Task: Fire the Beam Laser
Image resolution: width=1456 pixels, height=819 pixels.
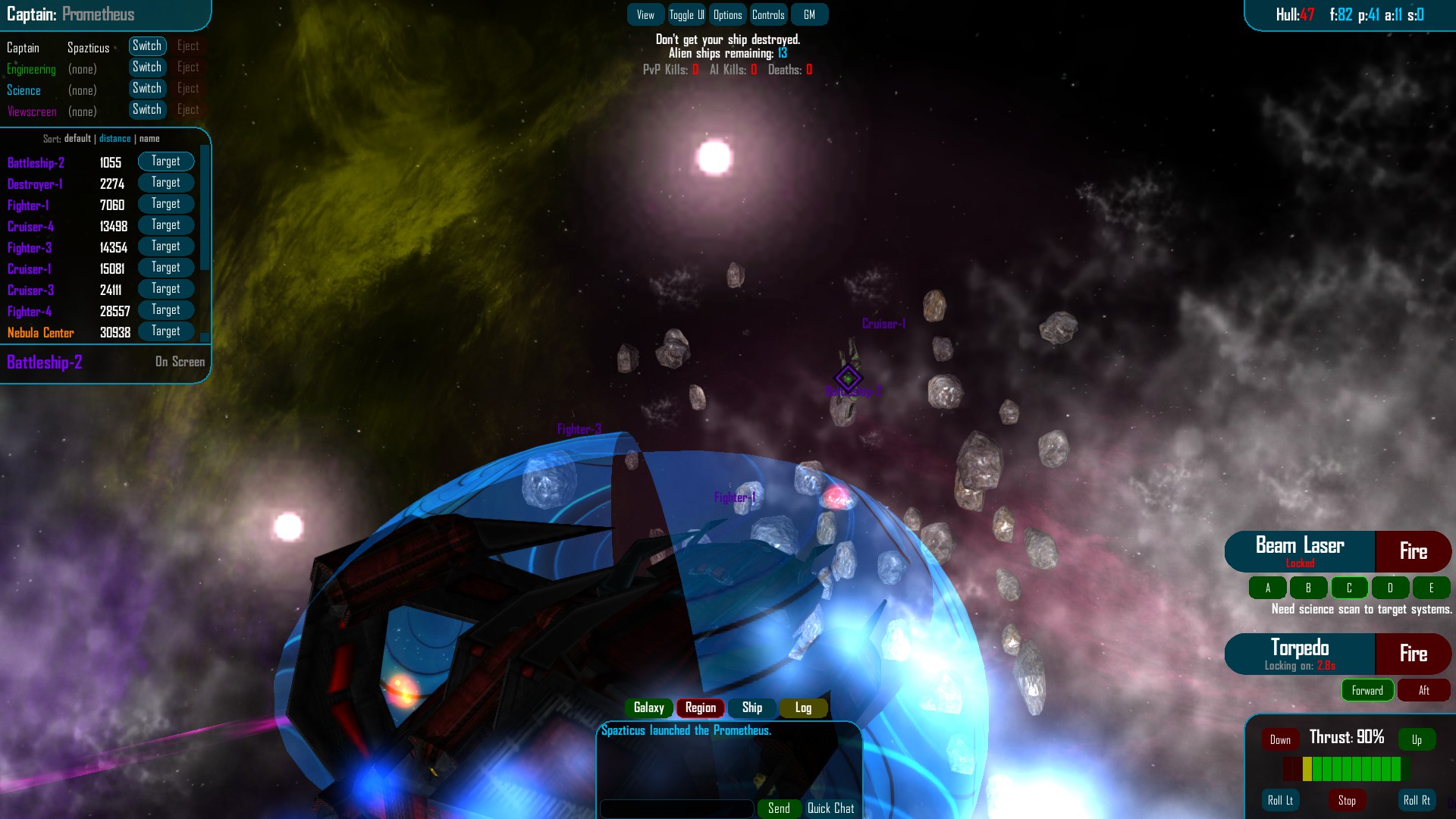Action: pyautogui.click(x=1414, y=551)
